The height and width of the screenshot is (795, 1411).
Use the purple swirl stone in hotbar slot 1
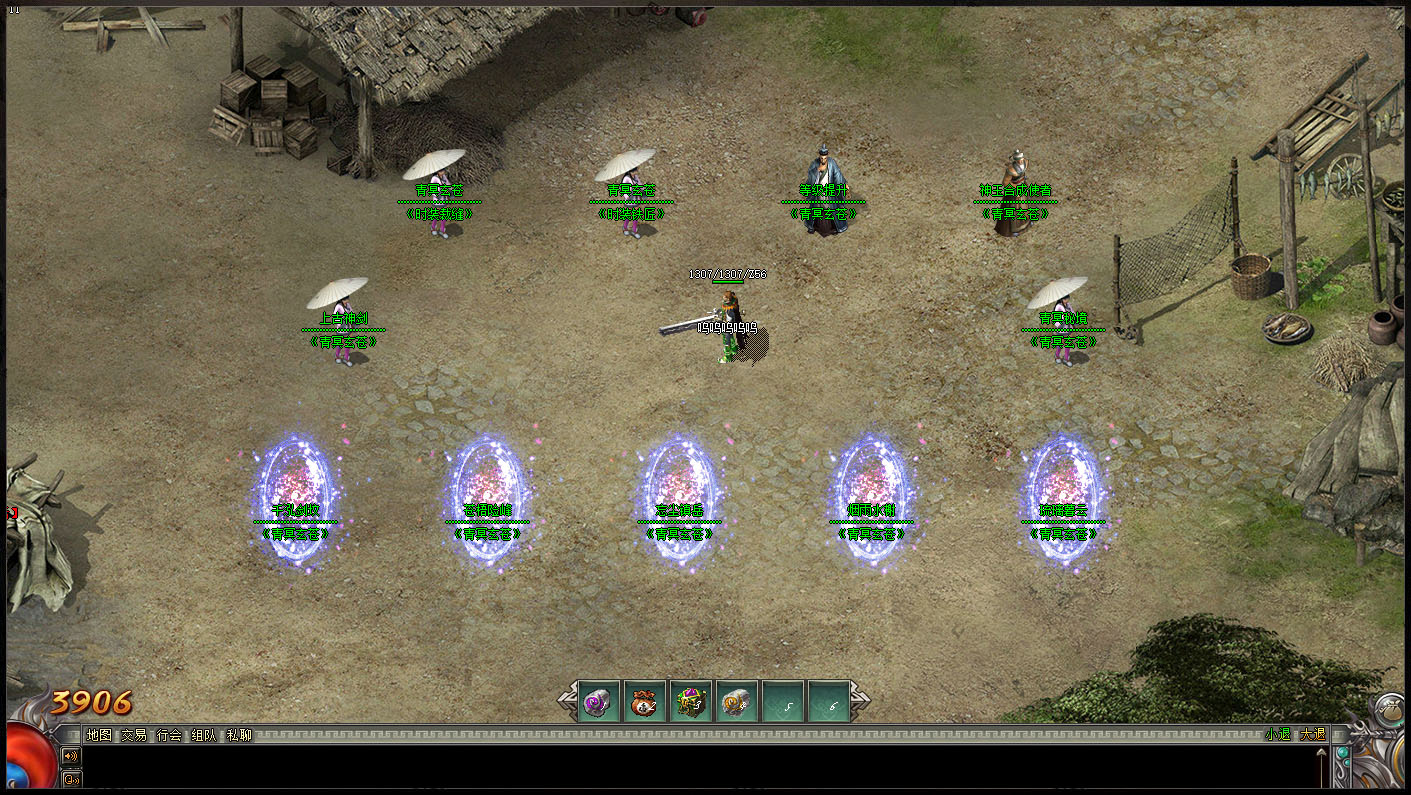coord(601,703)
